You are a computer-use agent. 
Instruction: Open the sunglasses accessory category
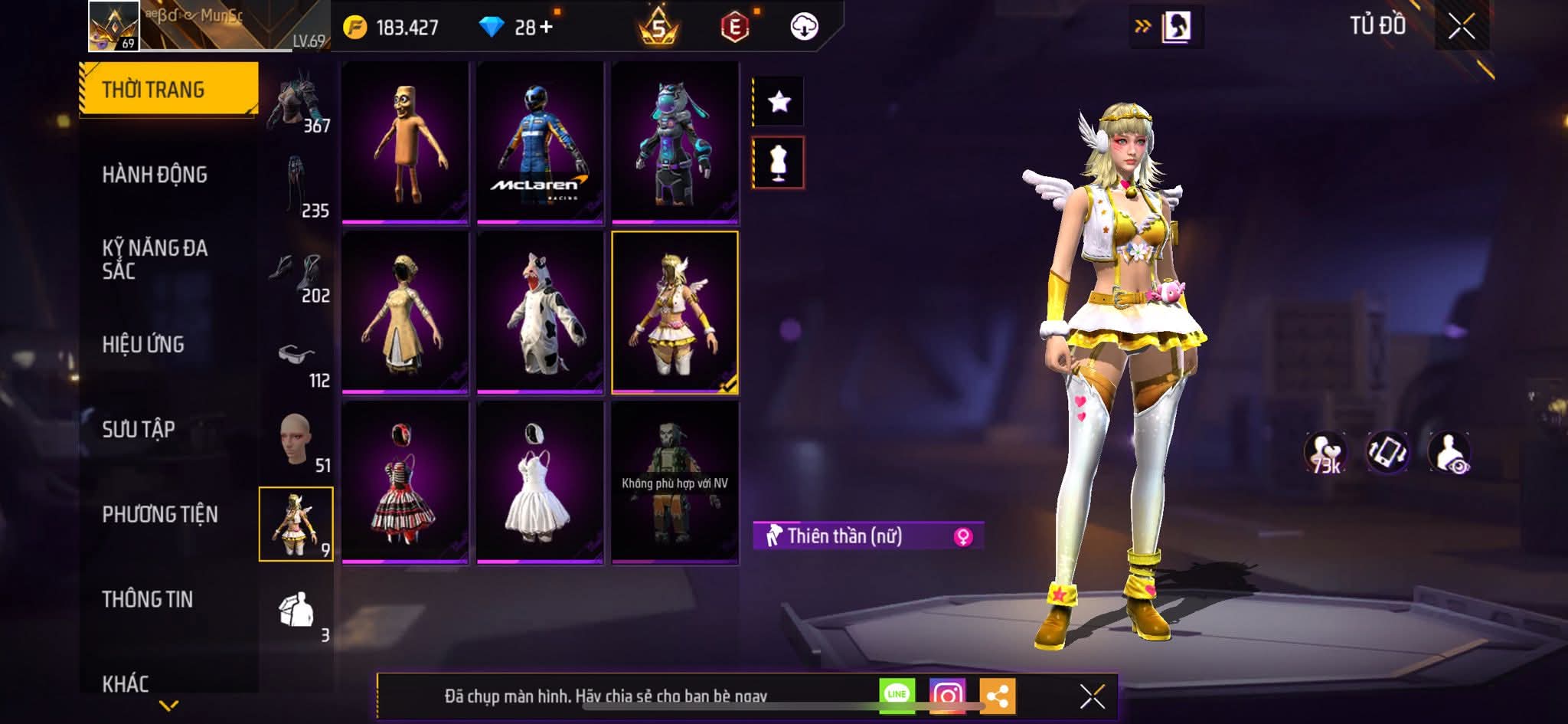tap(297, 360)
